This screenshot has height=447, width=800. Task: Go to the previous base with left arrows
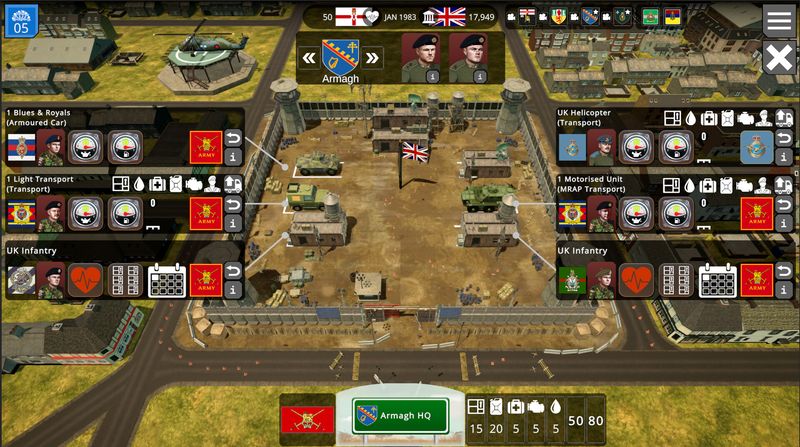pos(309,57)
